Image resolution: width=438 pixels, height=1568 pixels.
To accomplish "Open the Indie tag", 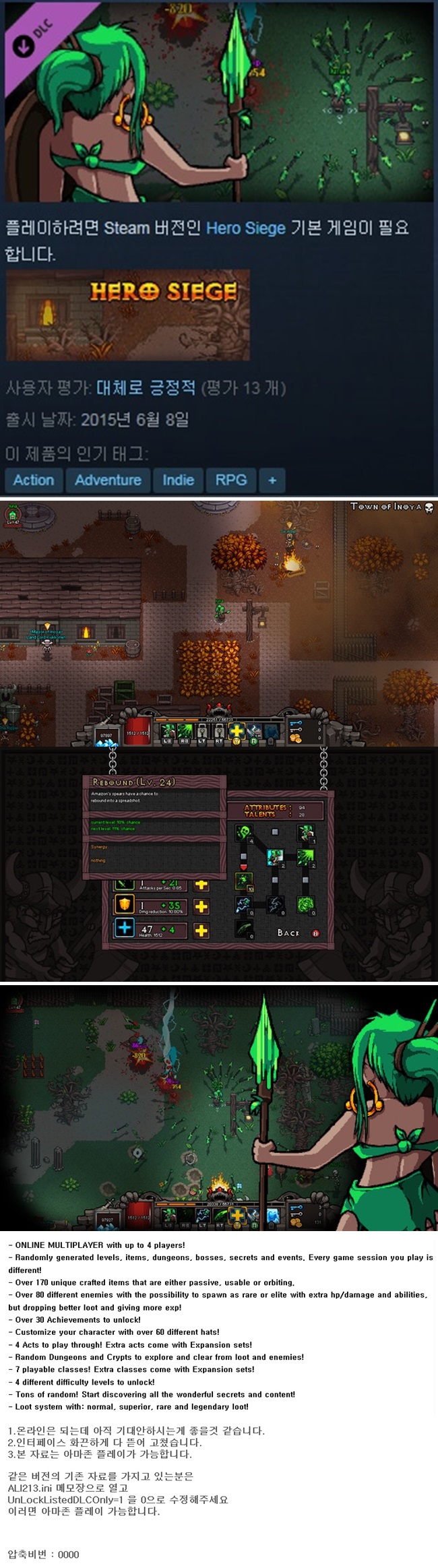I will tap(178, 480).
